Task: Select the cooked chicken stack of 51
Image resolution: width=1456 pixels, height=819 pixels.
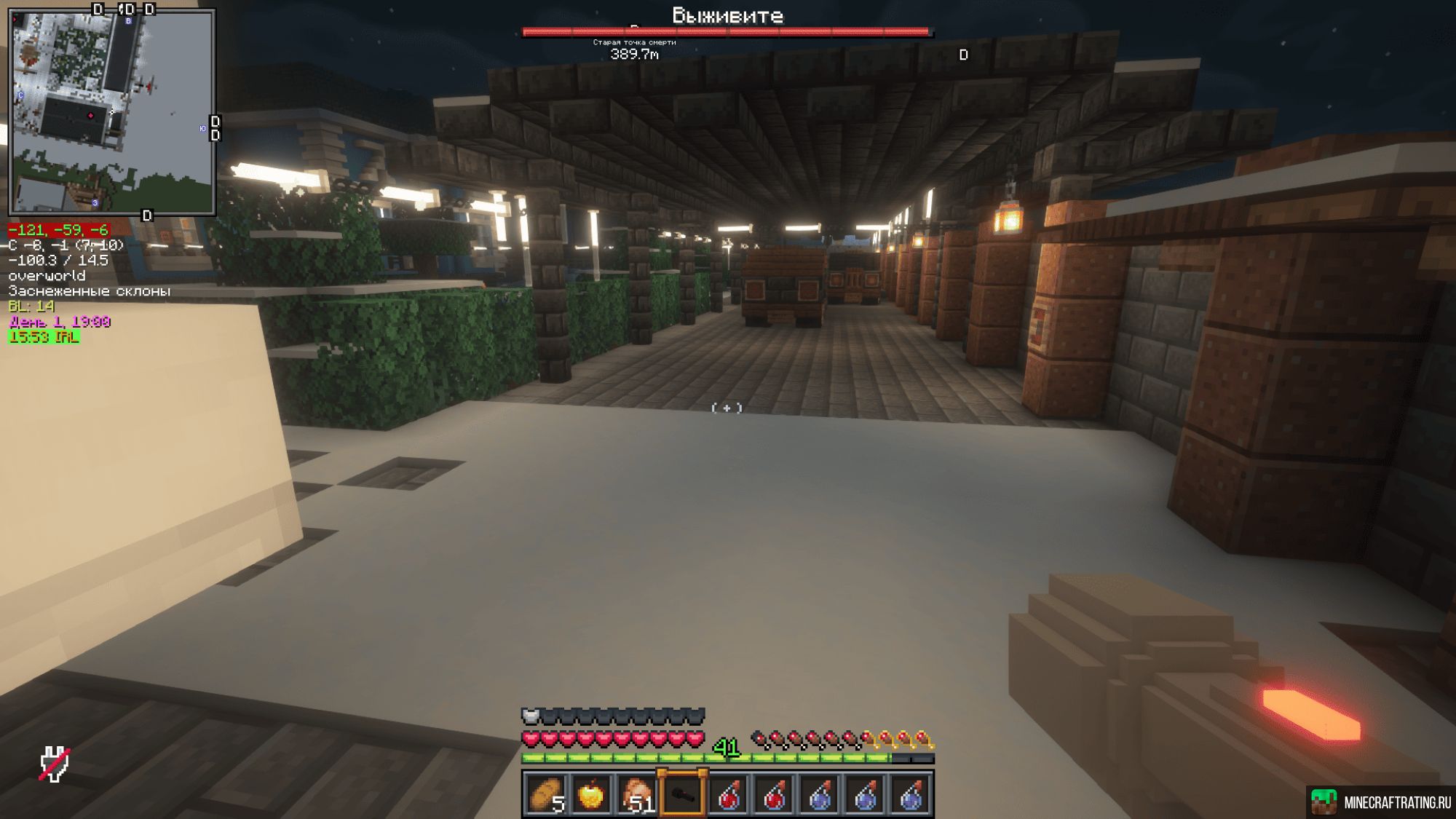Action: [x=636, y=795]
